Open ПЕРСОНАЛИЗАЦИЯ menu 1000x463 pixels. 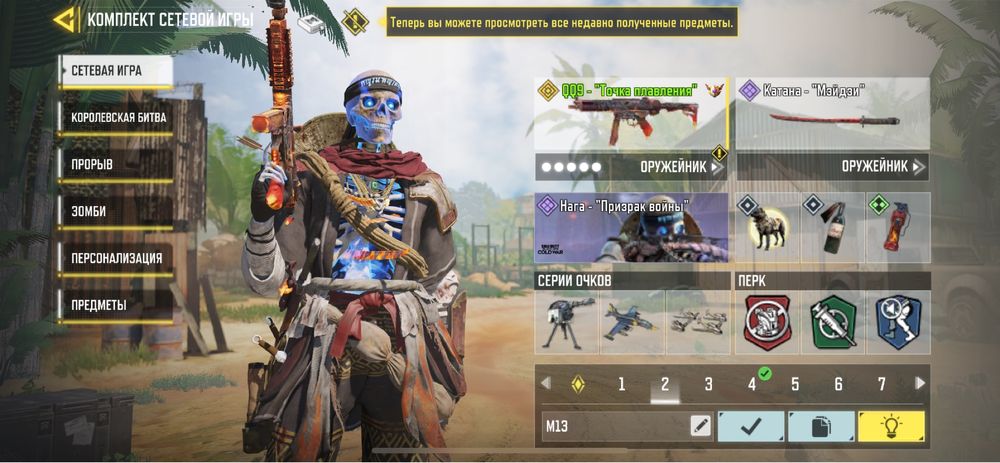tap(116, 258)
